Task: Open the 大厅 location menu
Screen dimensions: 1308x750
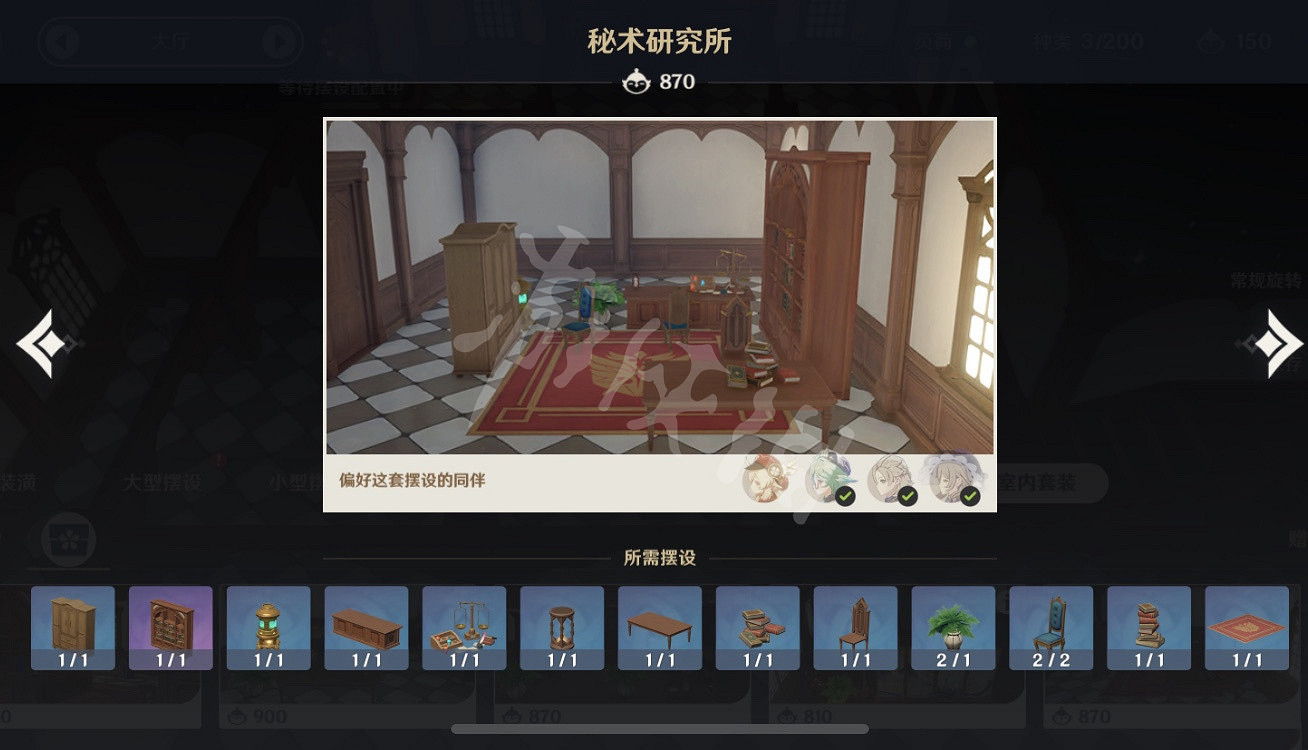Action: (172, 42)
